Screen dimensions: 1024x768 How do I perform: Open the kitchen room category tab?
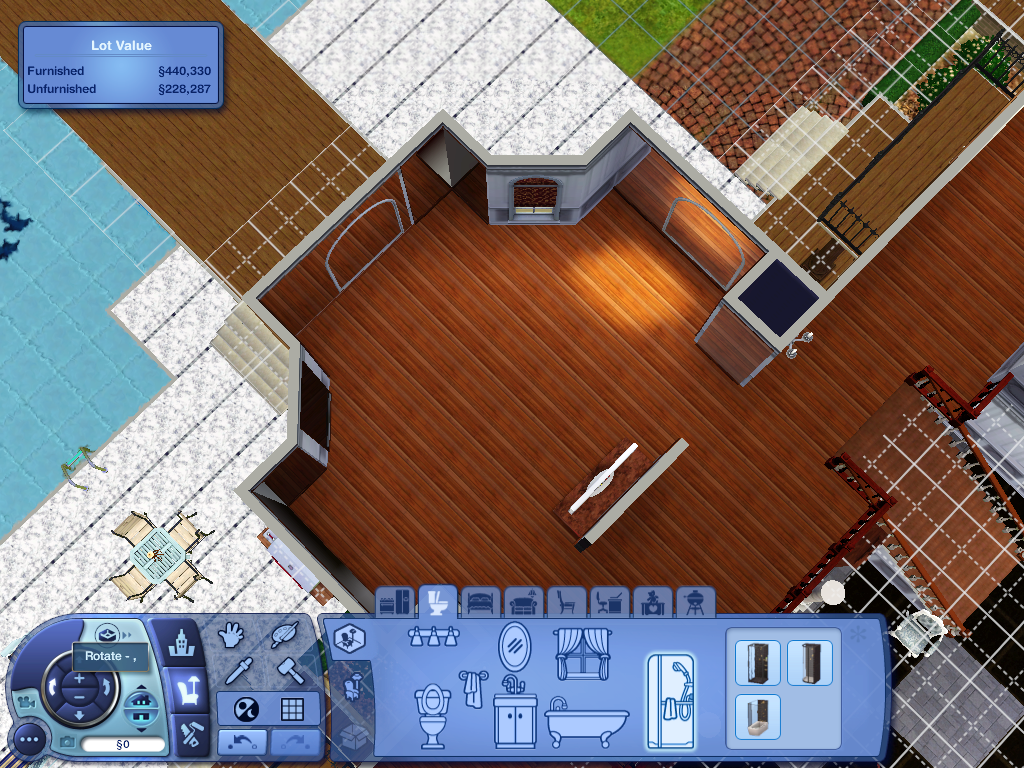(x=395, y=603)
